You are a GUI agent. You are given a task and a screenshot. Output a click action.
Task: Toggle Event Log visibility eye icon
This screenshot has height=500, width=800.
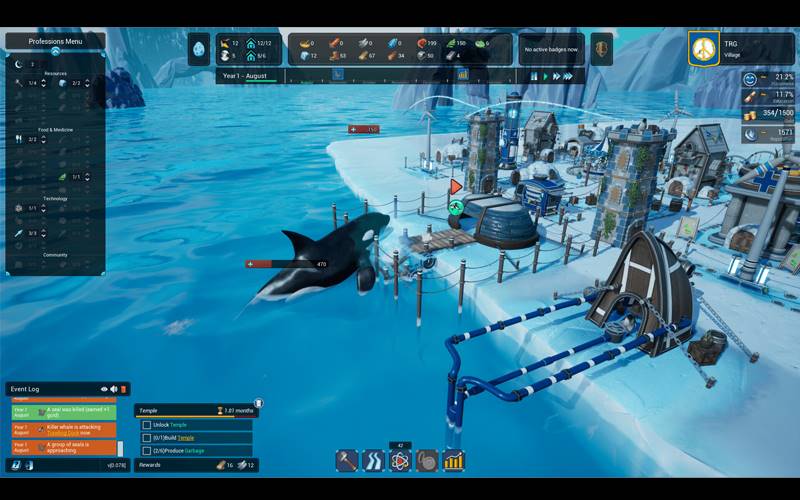(103, 389)
